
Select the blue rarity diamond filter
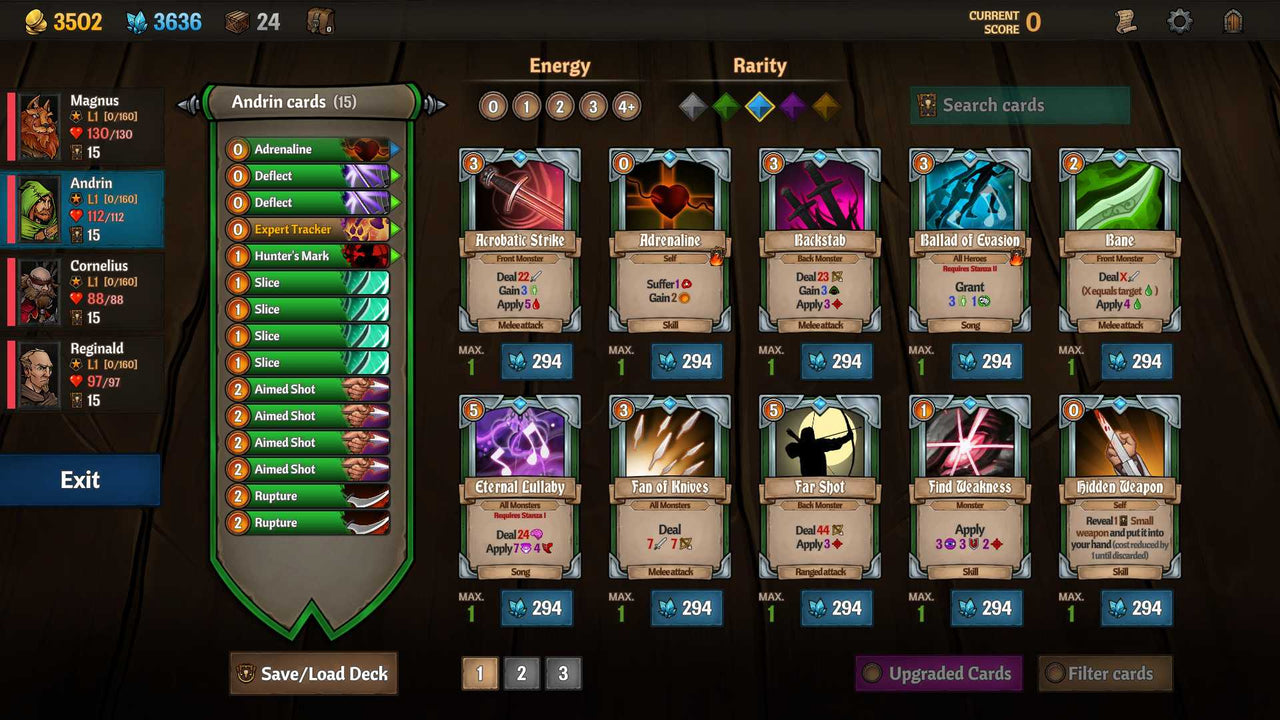tap(760, 104)
